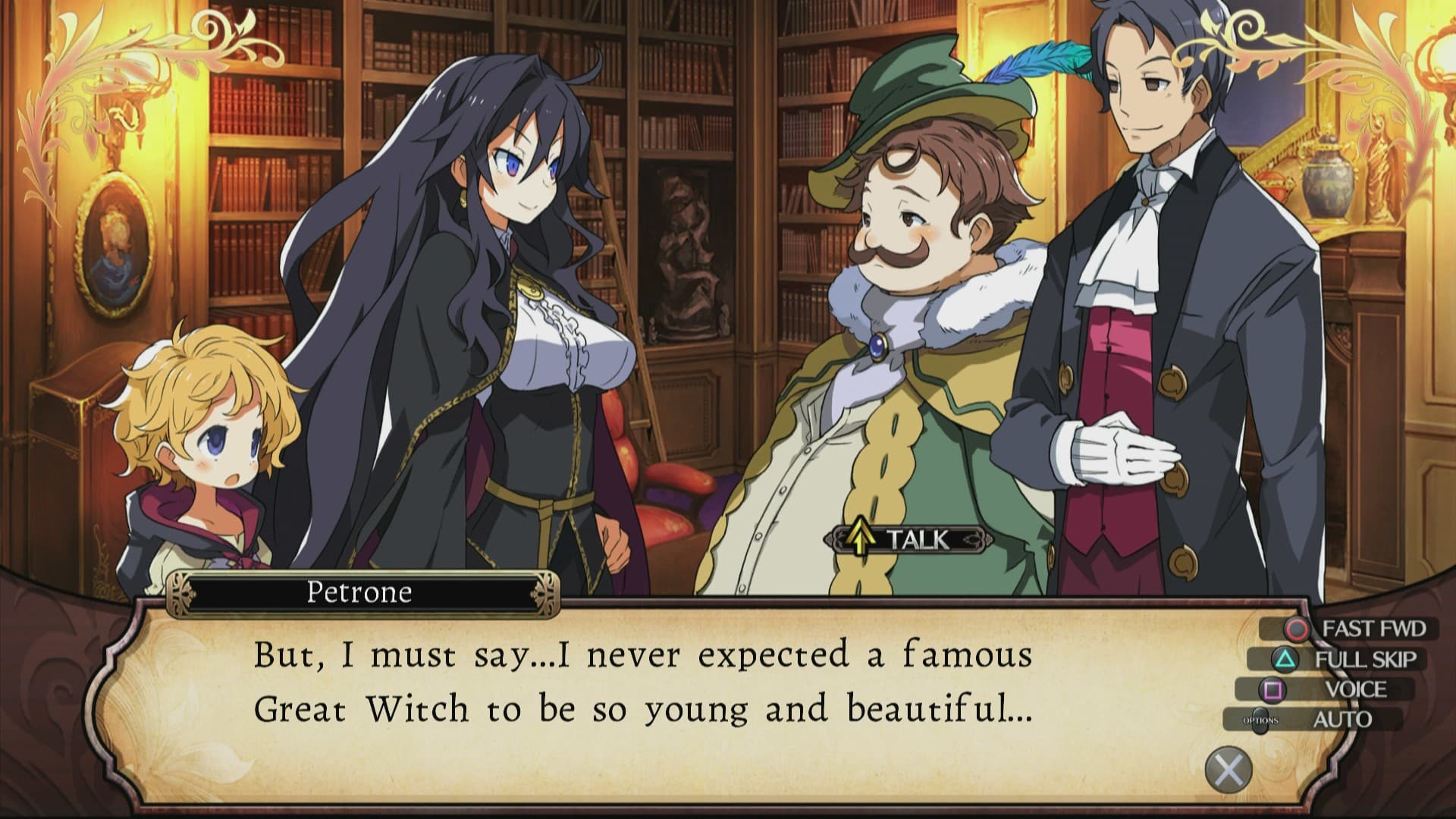Enable AUTO dialogue advance mode
Image resolution: width=1456 pixels, height=819 pixels.
(1342, 718)
